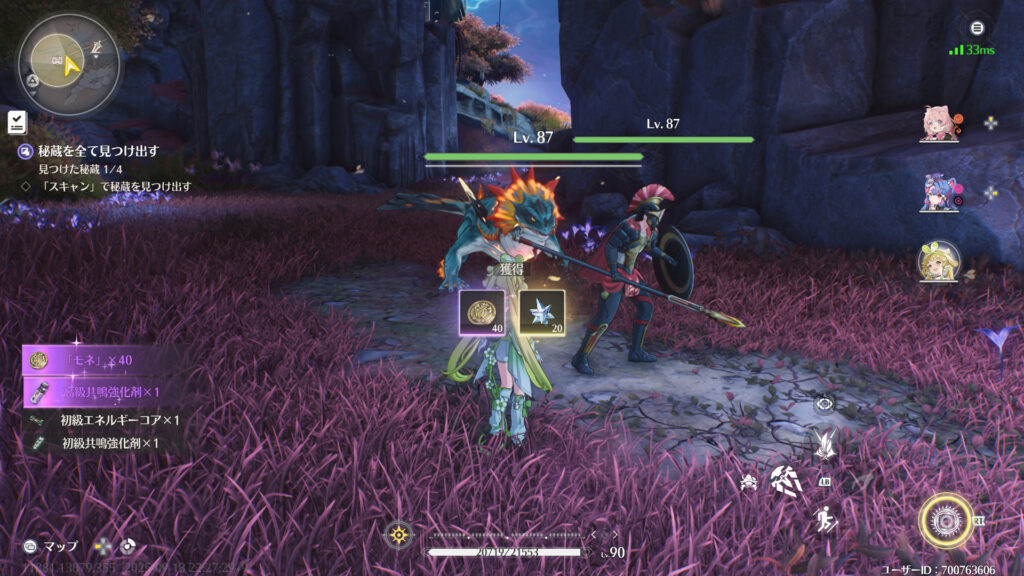The height and width of the screenshot is (576, 1024).
Task: Click the crystal star reward slot showing 20
Action: point(542,313)
